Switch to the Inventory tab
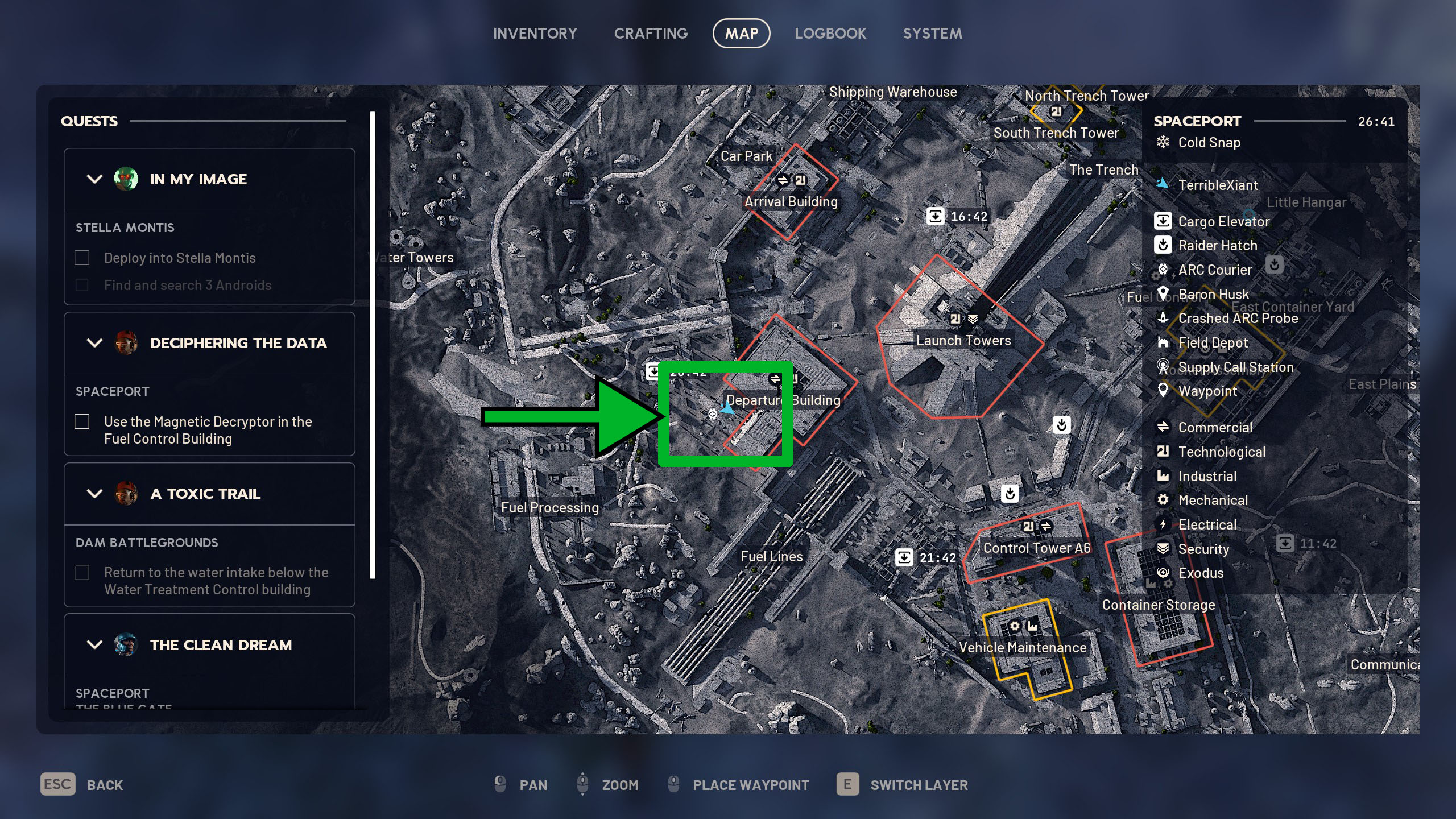The width and height of the screenshot is (1456, 819). tap(535, 34)
